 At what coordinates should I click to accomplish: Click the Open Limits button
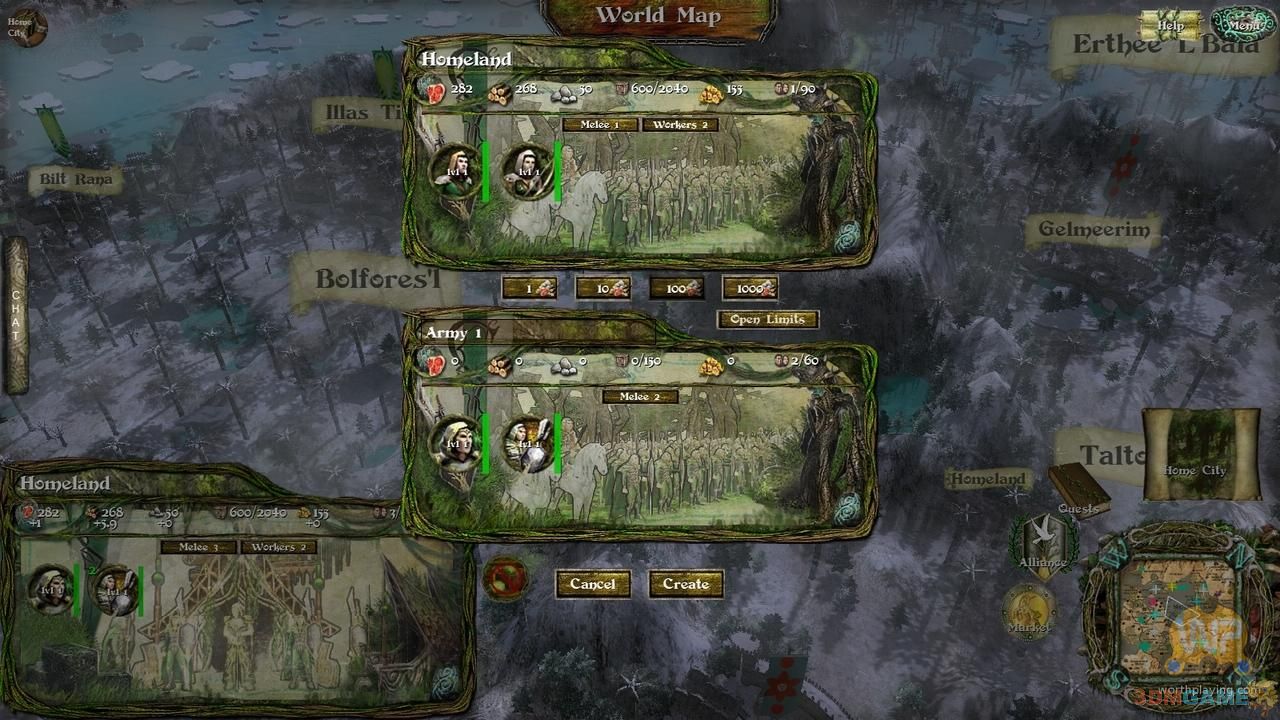point(768,319)
